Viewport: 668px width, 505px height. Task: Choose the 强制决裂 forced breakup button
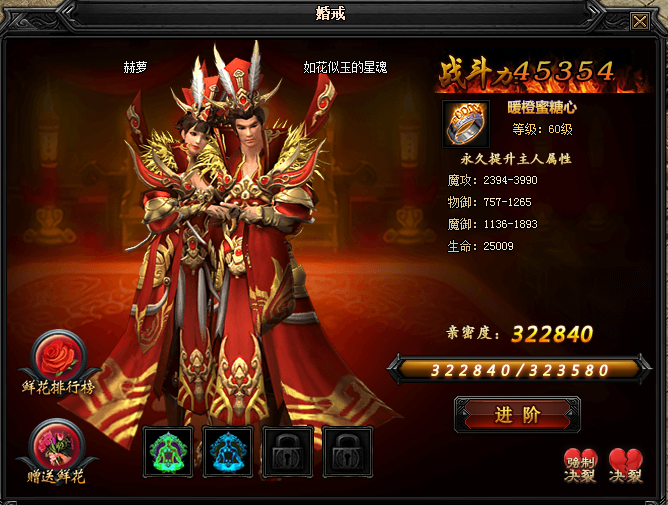coord(580,465)
